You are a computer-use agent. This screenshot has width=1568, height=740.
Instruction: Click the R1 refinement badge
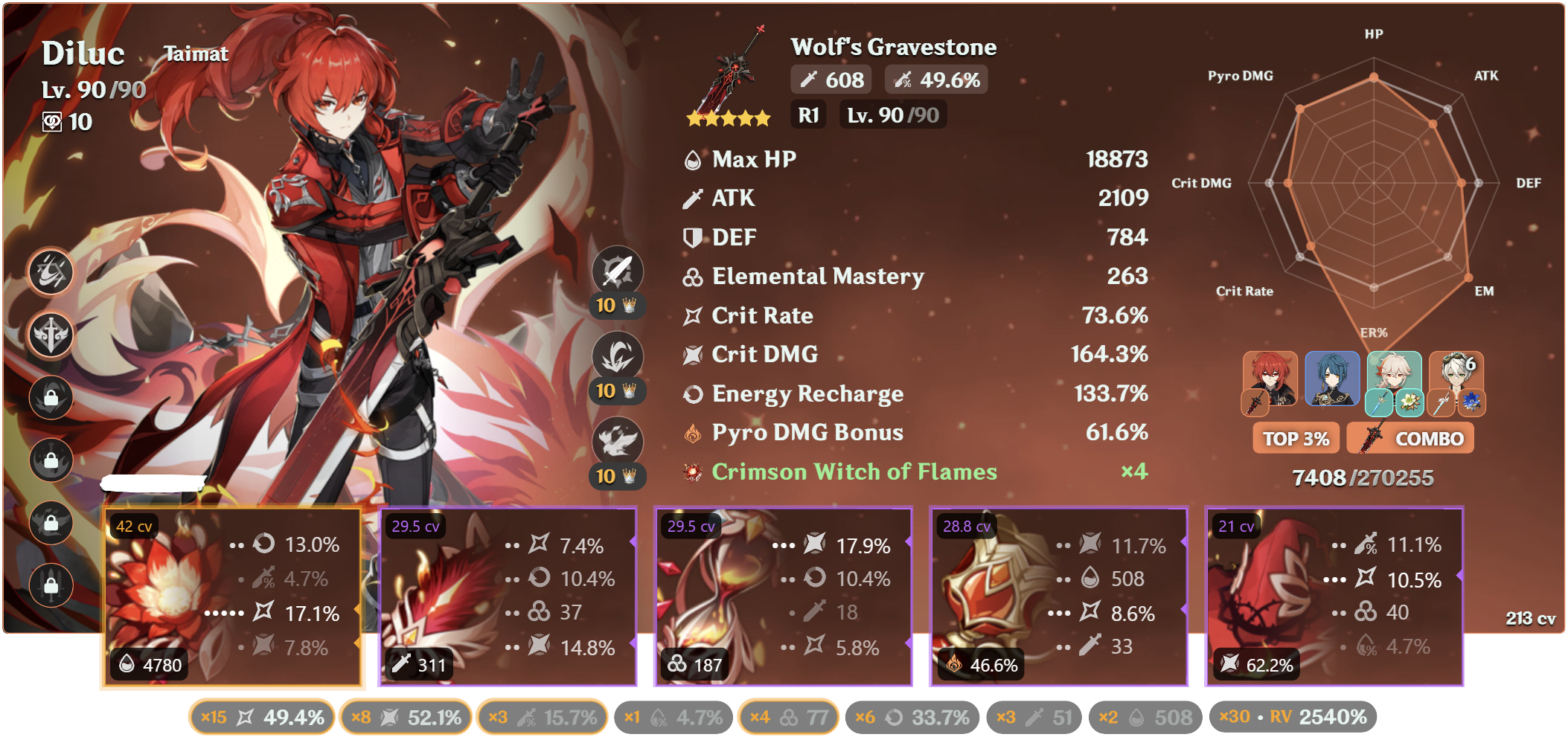click(808, 115)
